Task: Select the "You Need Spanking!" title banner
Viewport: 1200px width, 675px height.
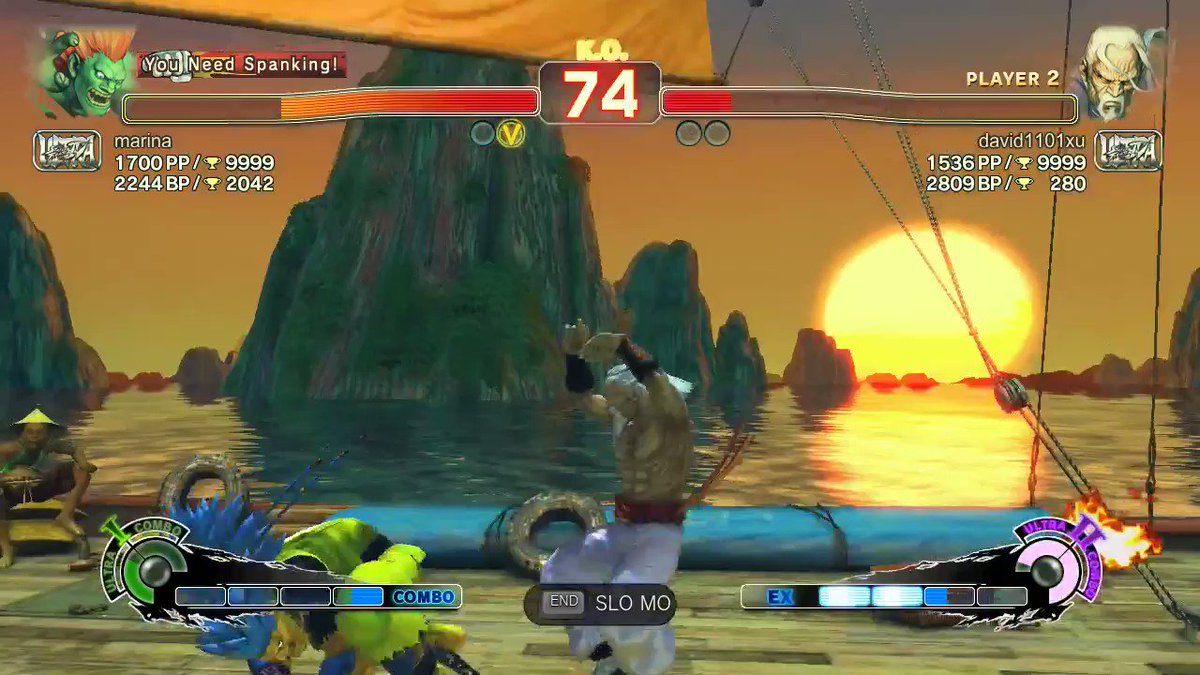Action: coord(241,66)
